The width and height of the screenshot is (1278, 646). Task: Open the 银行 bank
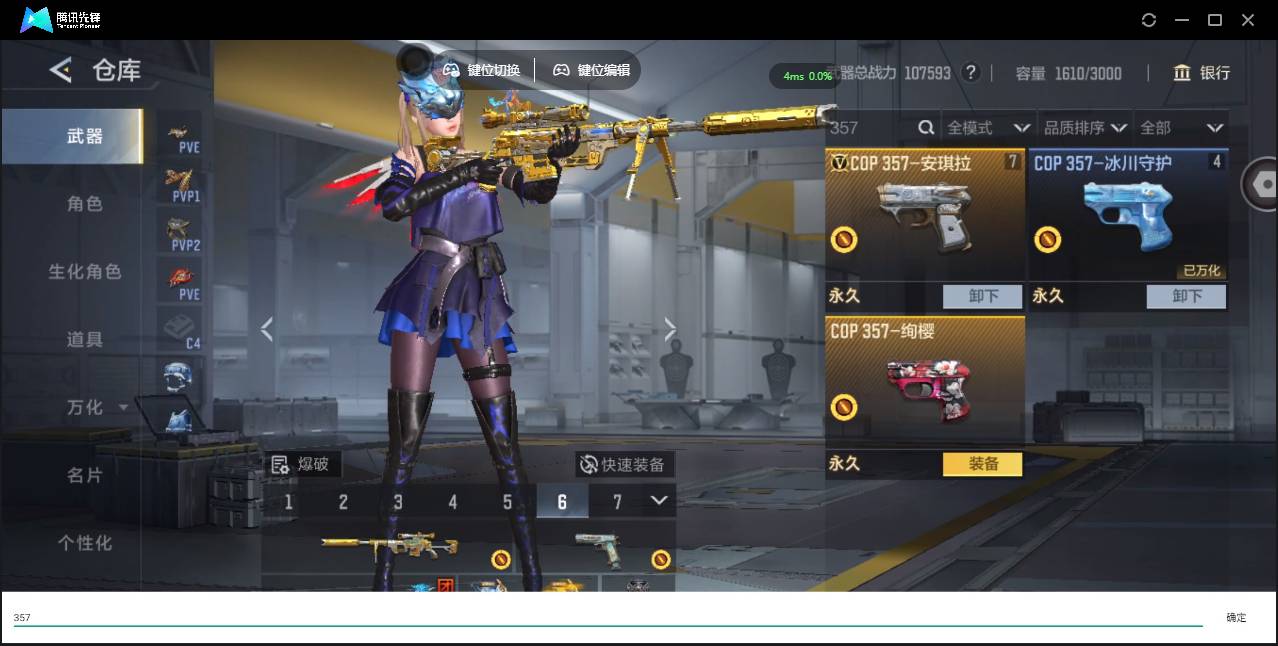[x=1202, y=73]
